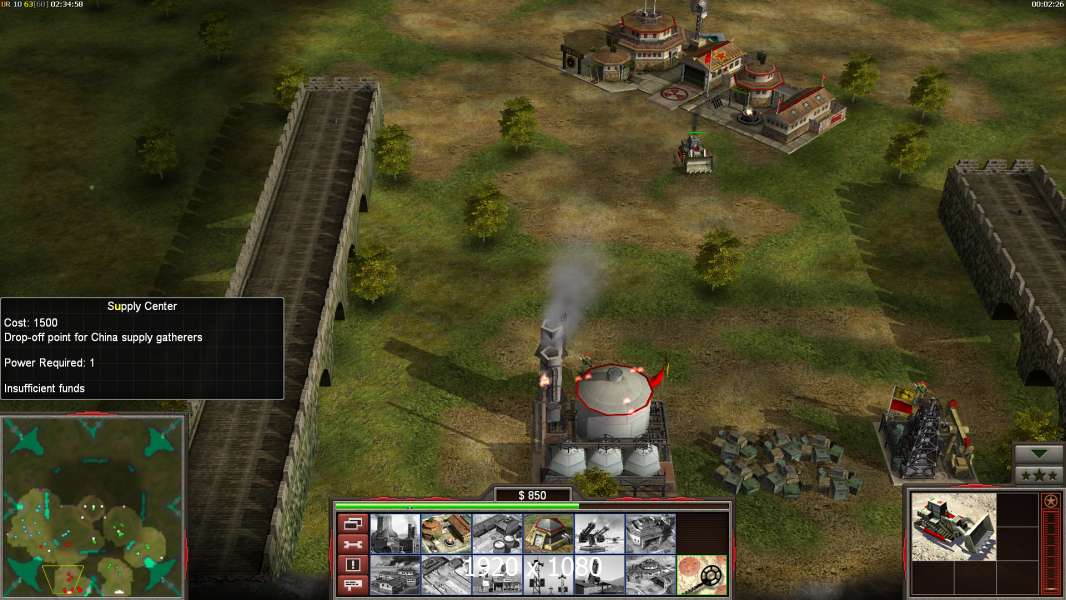Viewport: 1066px width, 600px height.
Task: Click the exclamation mark button
Action: tap(352, 565)
